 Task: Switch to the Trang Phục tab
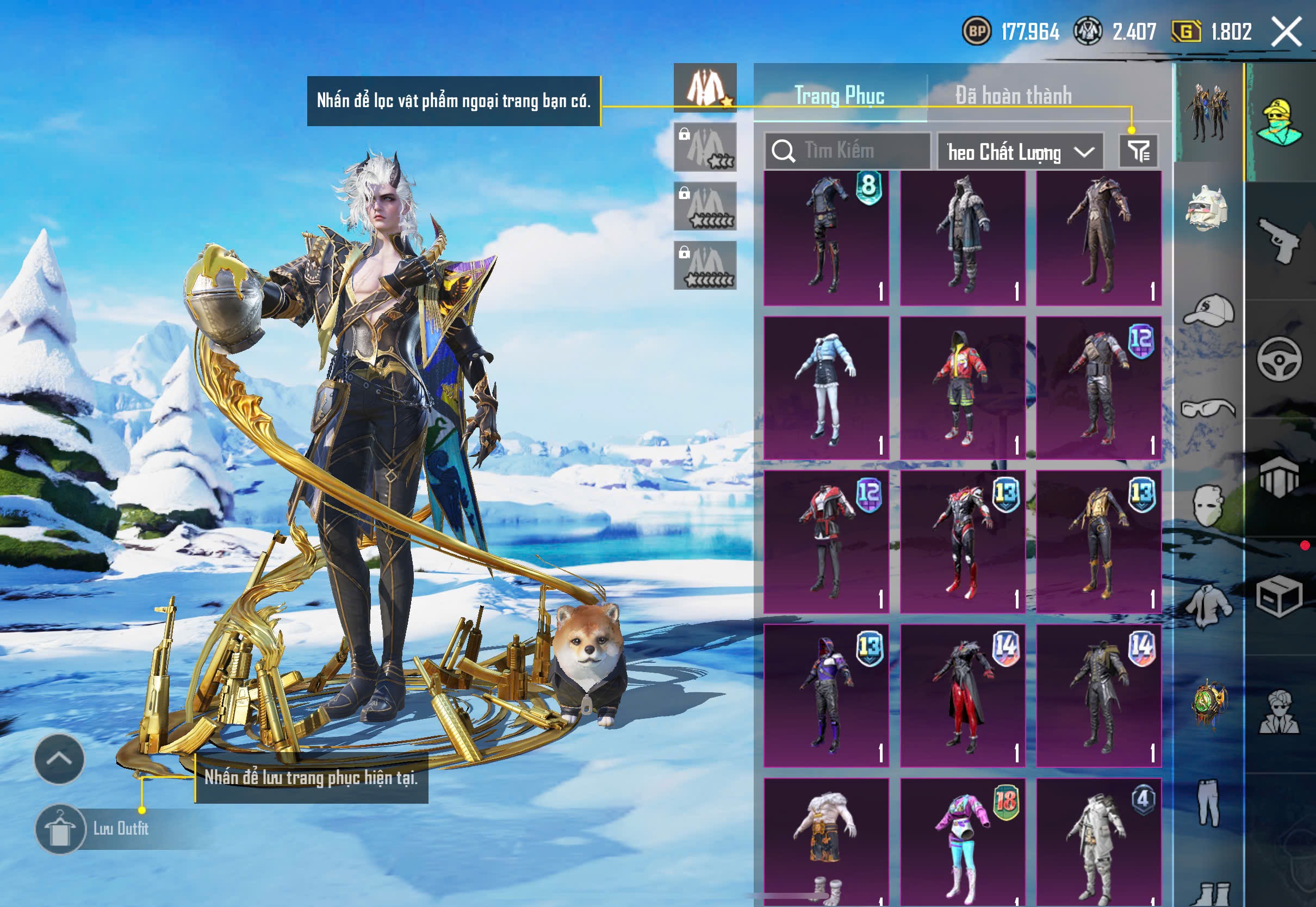coord(839,96)
